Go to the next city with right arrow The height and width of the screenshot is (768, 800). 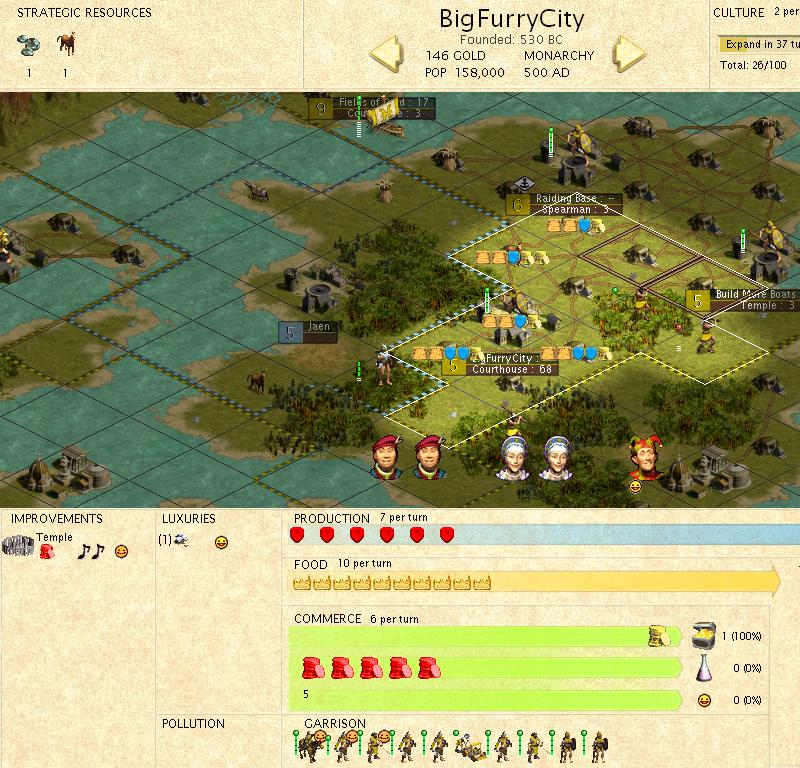tap(630, 54)
